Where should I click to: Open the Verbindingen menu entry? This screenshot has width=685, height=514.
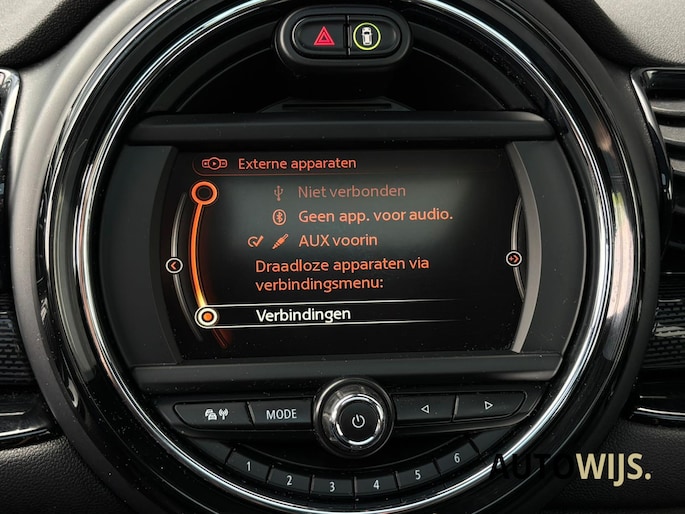pyautogui.click(x=302, y=315)
